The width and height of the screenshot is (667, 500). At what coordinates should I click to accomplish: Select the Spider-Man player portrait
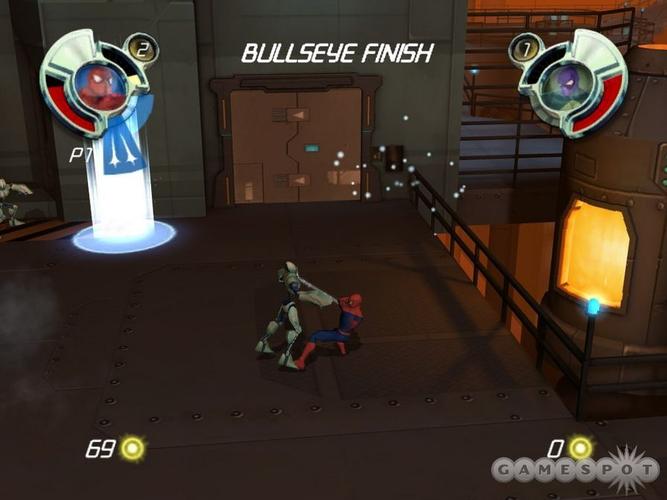coord(101,84)
